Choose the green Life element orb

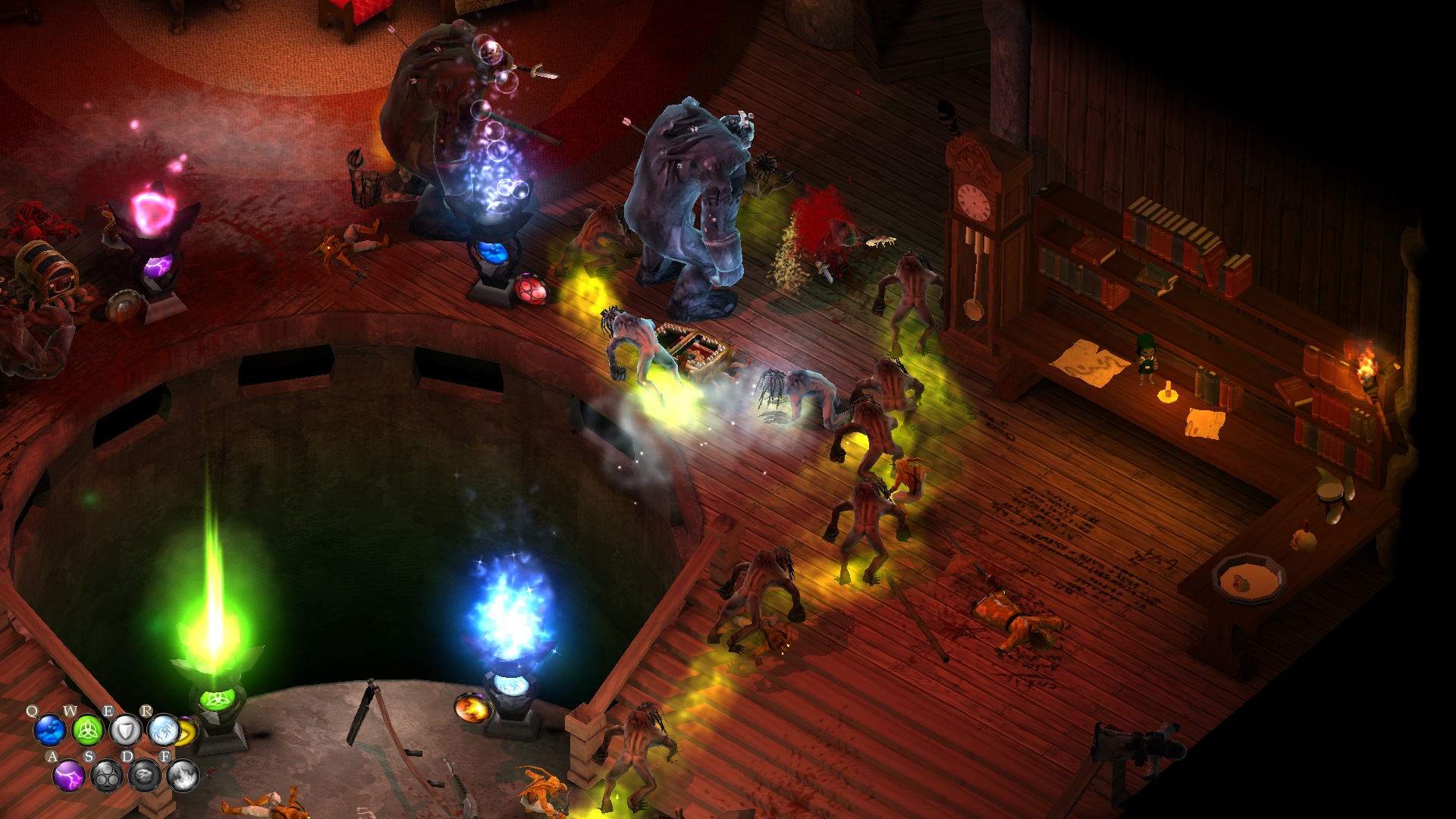(x=88, y=730)
